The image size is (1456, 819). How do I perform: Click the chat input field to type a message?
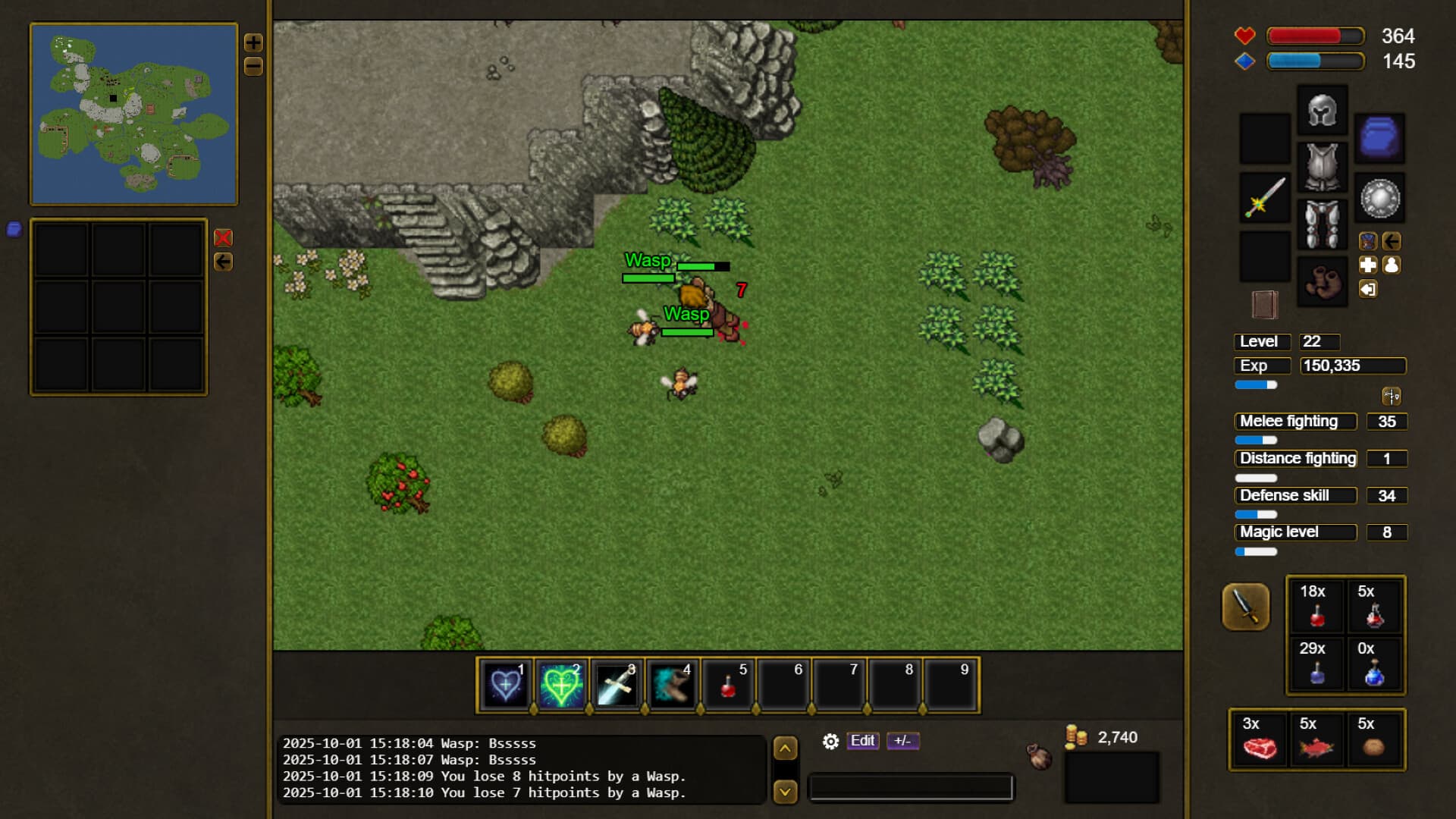910,789
